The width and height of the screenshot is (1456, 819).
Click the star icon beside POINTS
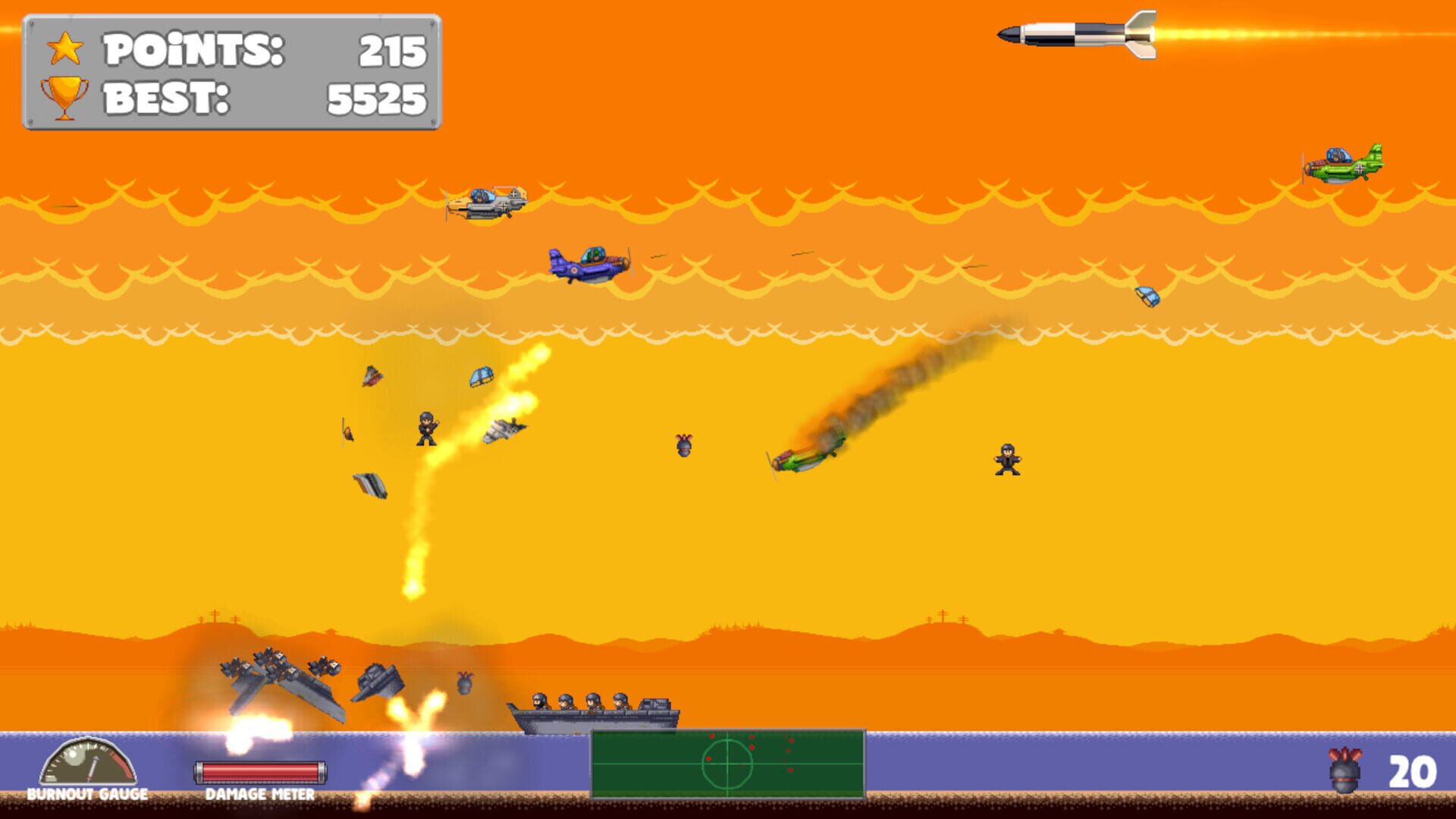[64, 47]
